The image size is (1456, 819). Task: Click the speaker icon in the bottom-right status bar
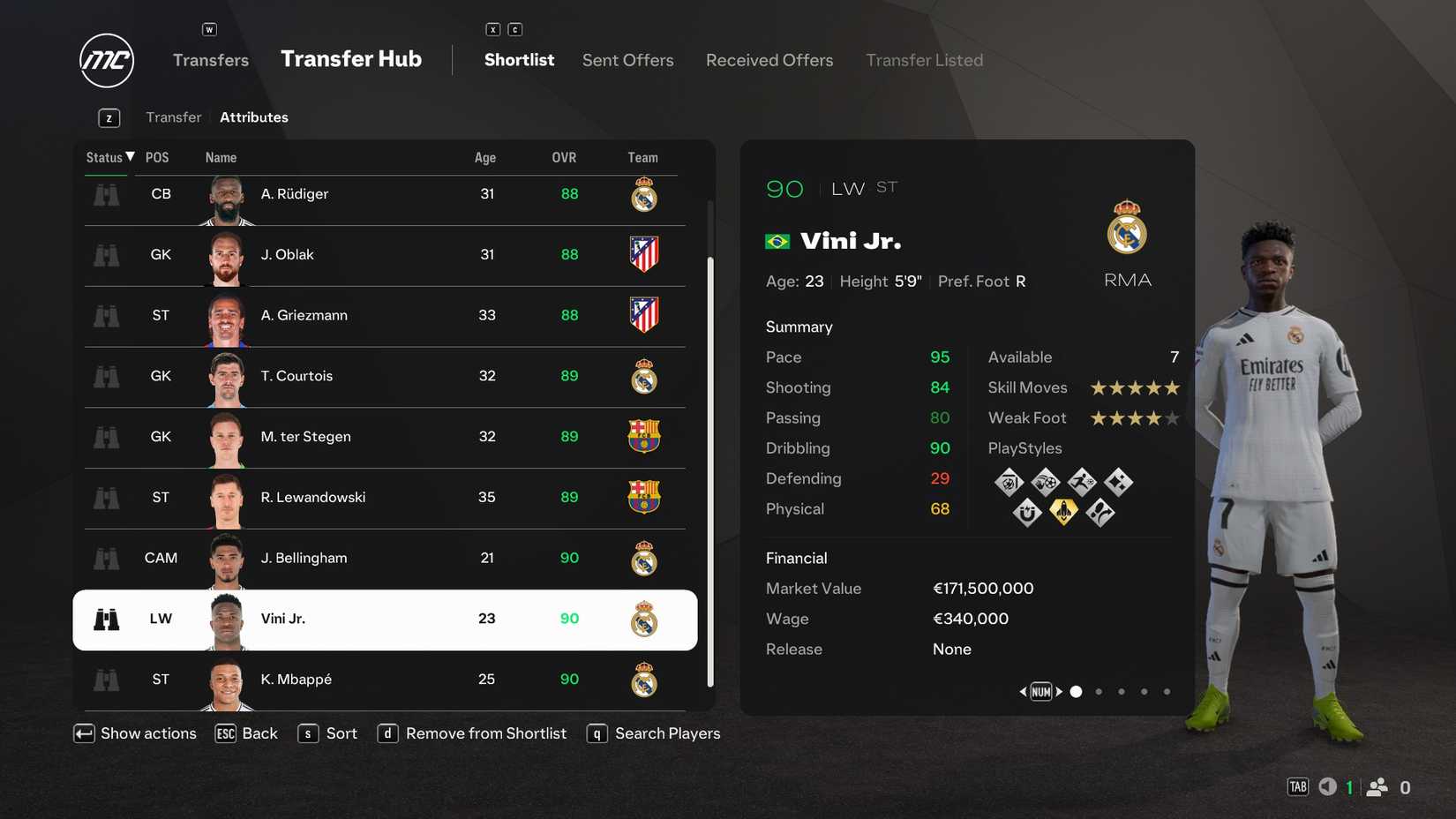pos(1326,785)
